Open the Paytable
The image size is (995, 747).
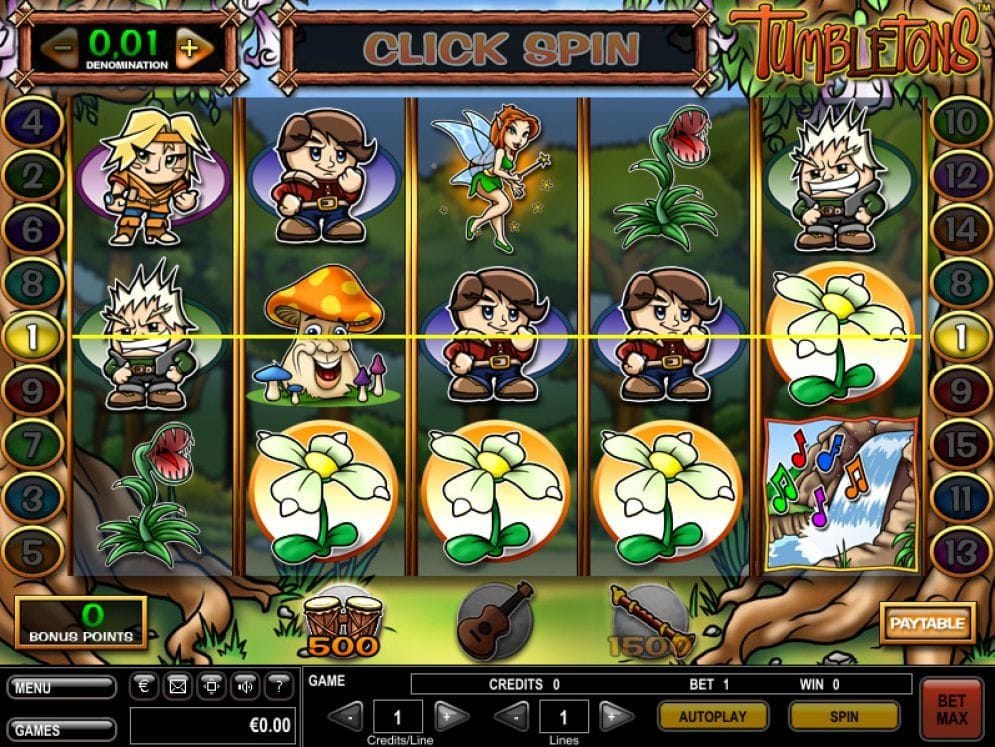[927, 623]
